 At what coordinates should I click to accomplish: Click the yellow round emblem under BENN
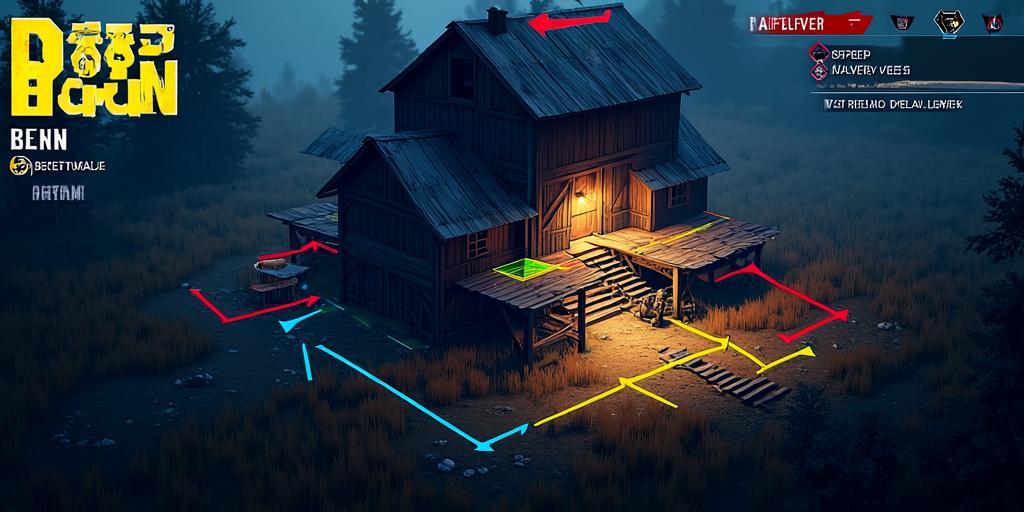coord(19,166)
